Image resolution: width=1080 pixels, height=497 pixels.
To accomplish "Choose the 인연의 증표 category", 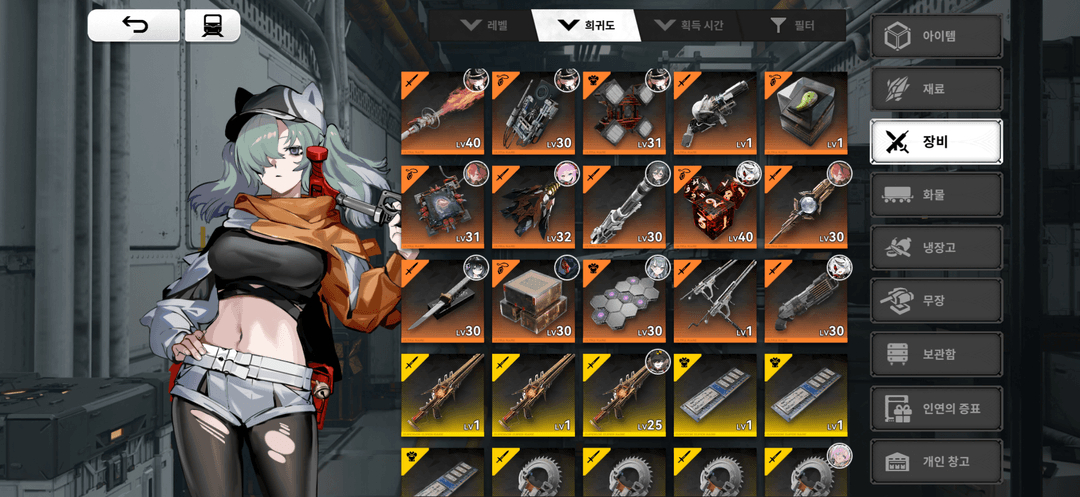I will click(x=936, y=408).
